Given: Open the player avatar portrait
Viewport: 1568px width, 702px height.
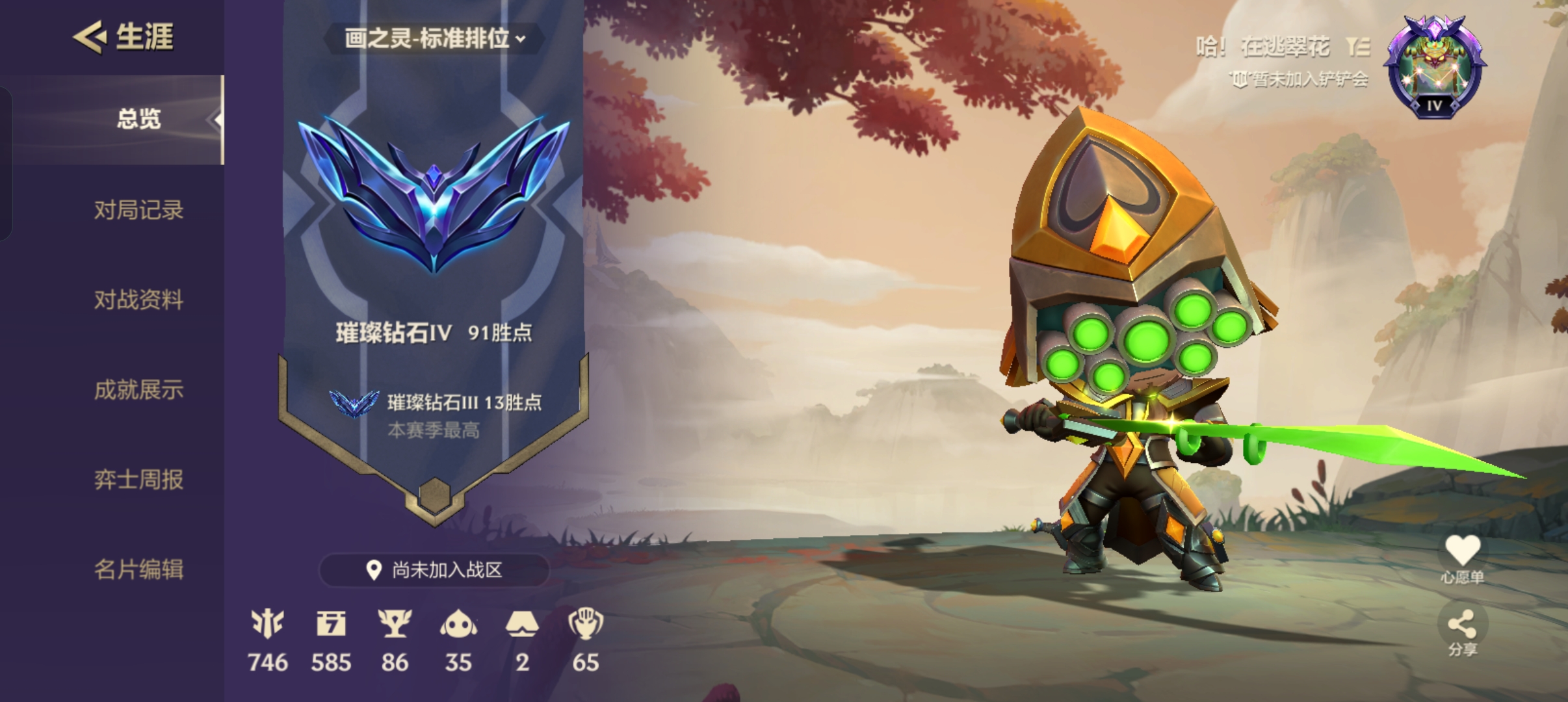Looking at the screenshot, I should pyautogui.click(x=1434, y=67).
